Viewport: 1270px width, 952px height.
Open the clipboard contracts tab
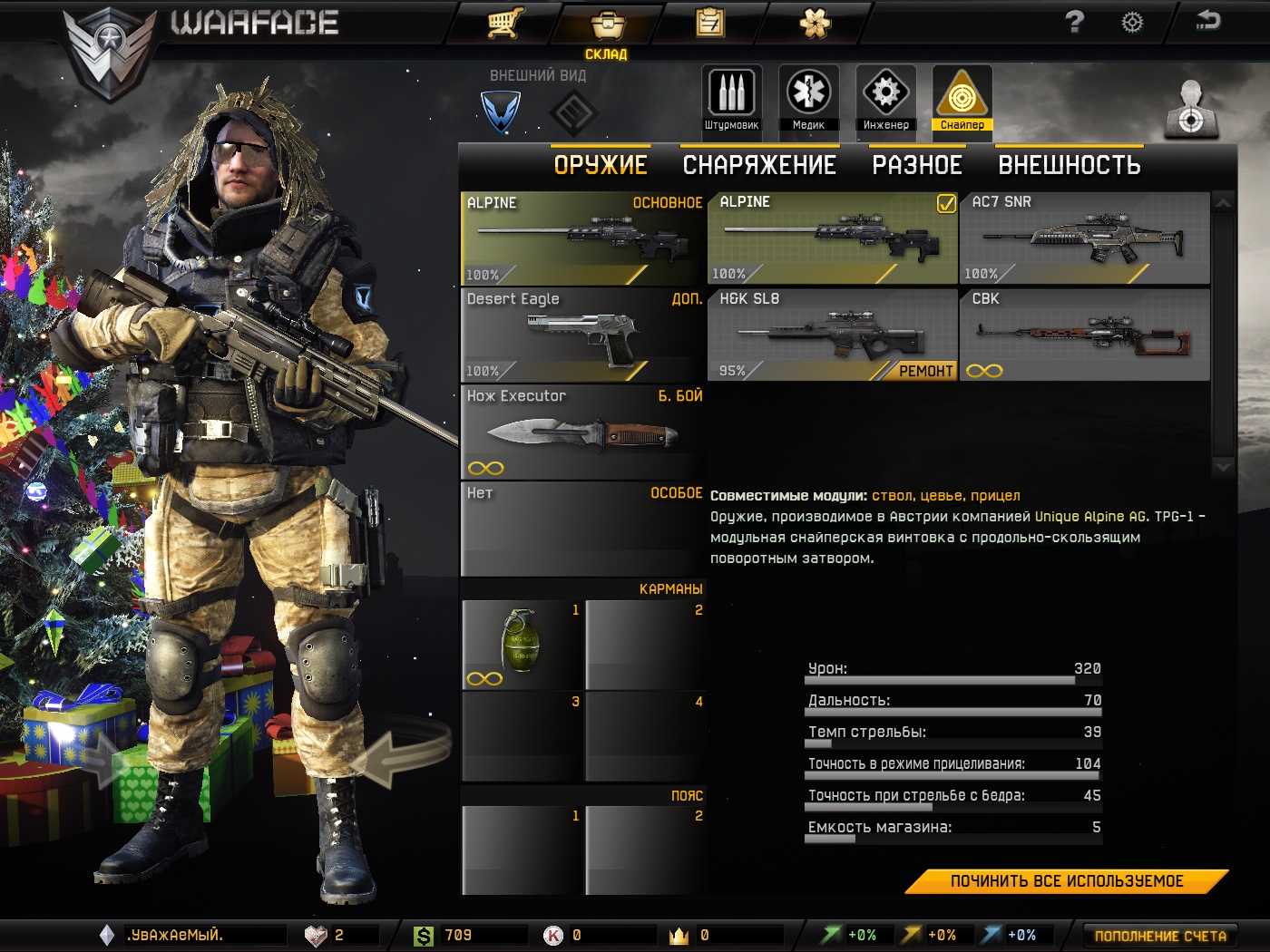pos(710,23)
